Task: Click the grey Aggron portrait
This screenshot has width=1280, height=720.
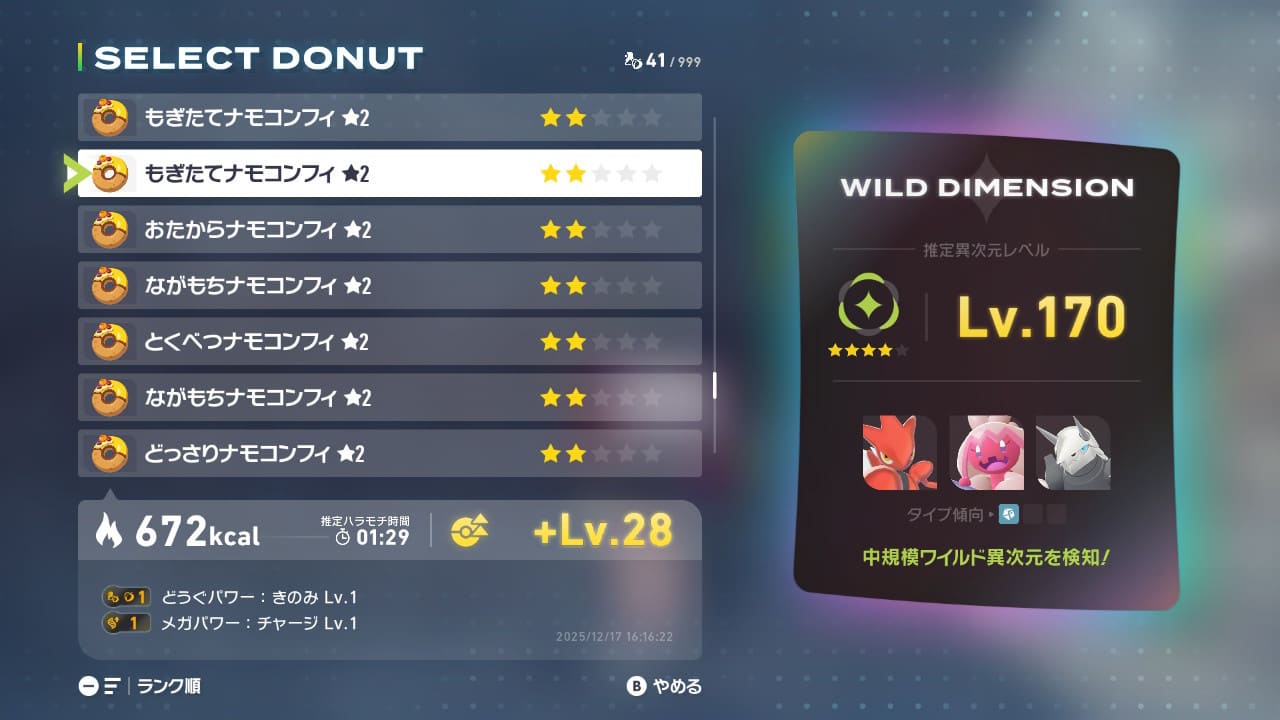Action: click(x=1072, y=453)
